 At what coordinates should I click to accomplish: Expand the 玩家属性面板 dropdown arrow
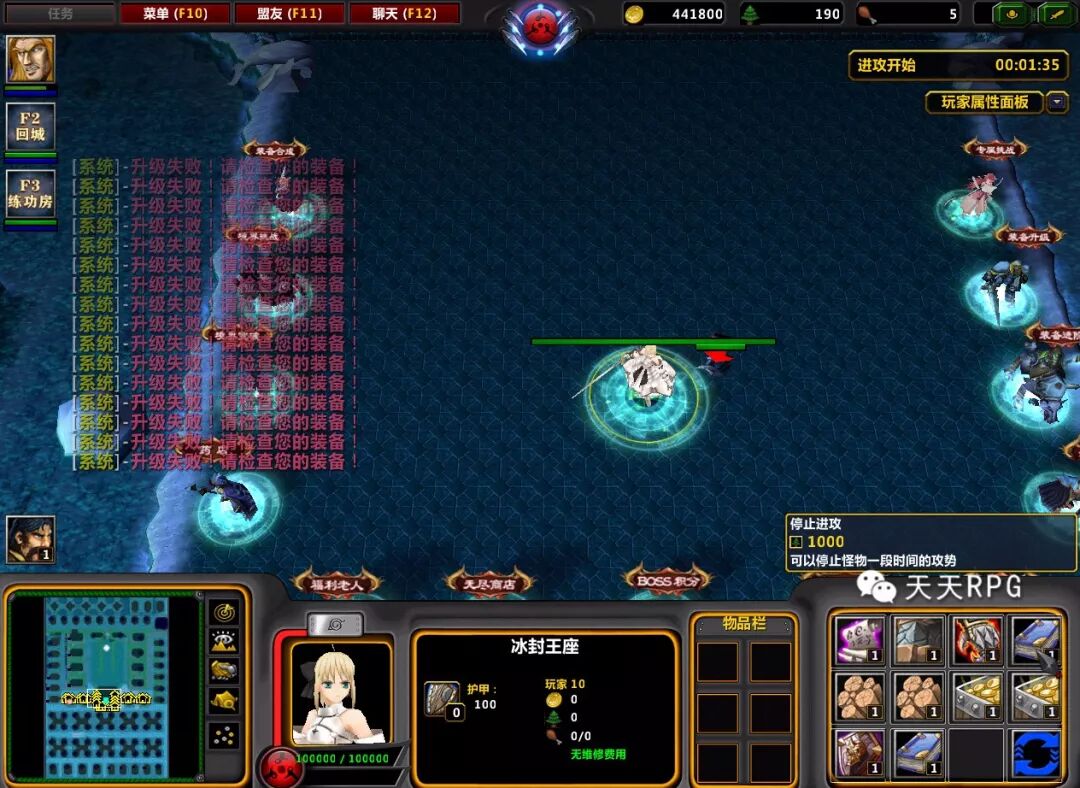coord(1057,102)
